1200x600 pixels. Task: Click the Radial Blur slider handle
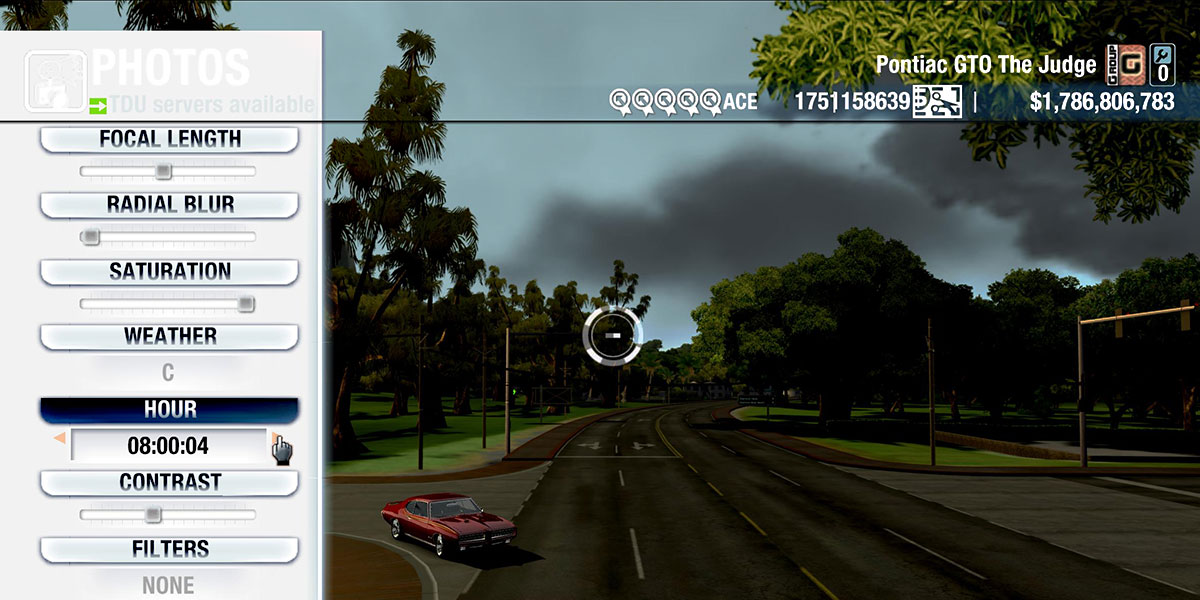90,237
